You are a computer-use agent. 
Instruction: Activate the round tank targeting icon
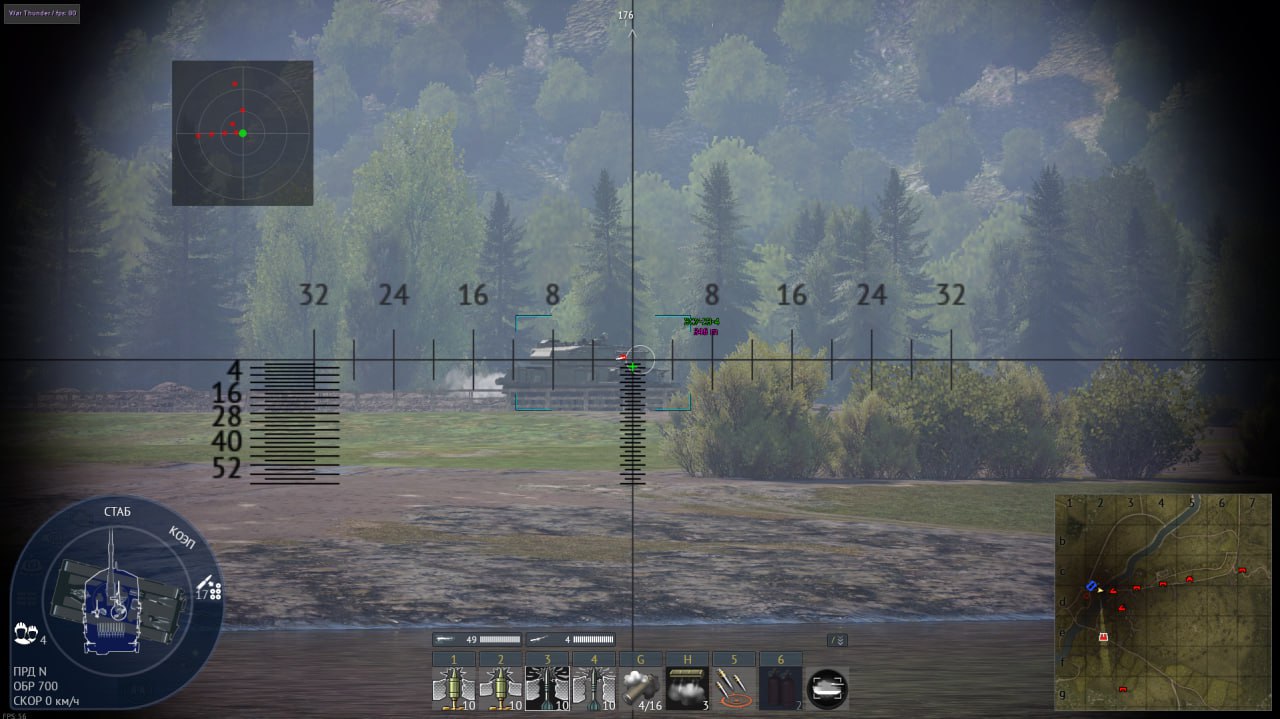click(827, 688)
